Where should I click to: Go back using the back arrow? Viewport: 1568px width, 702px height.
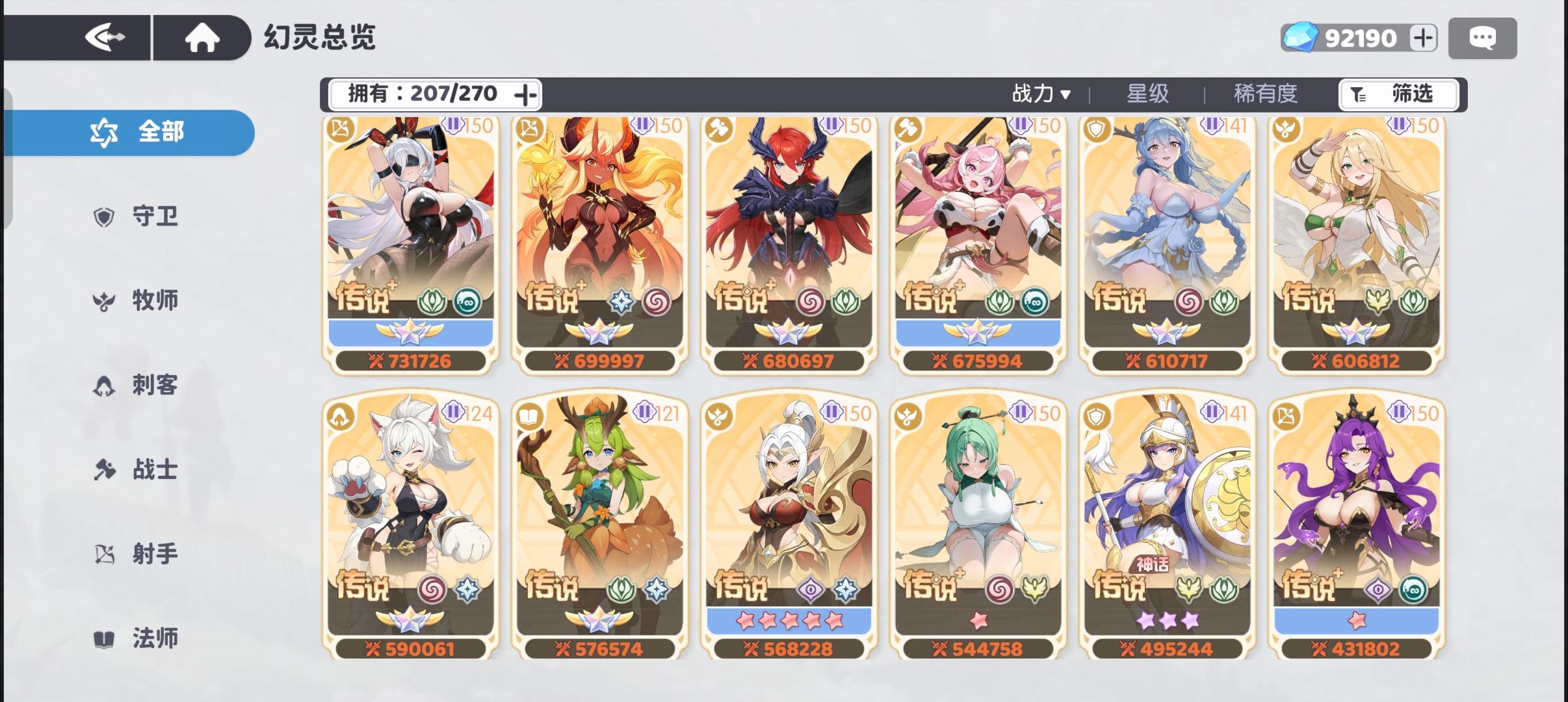click(x=107, y=37)
